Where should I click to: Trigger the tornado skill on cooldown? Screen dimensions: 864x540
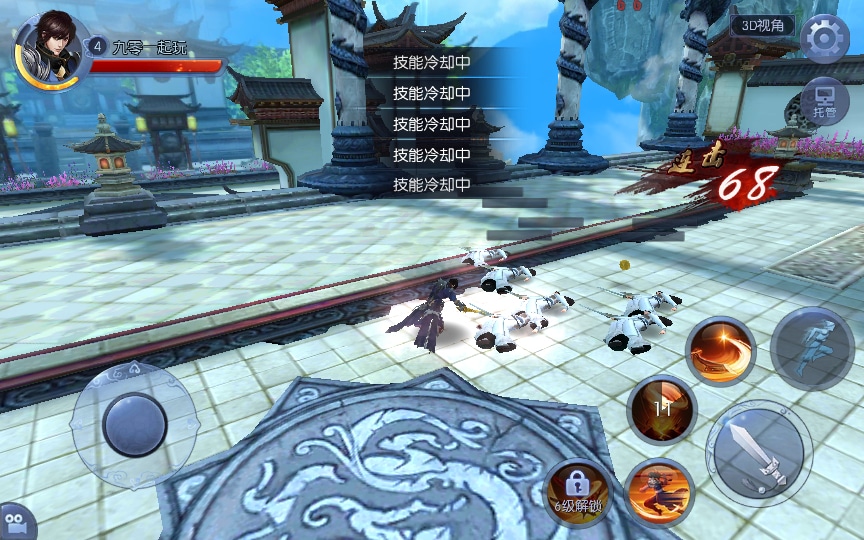coord(661,408)
